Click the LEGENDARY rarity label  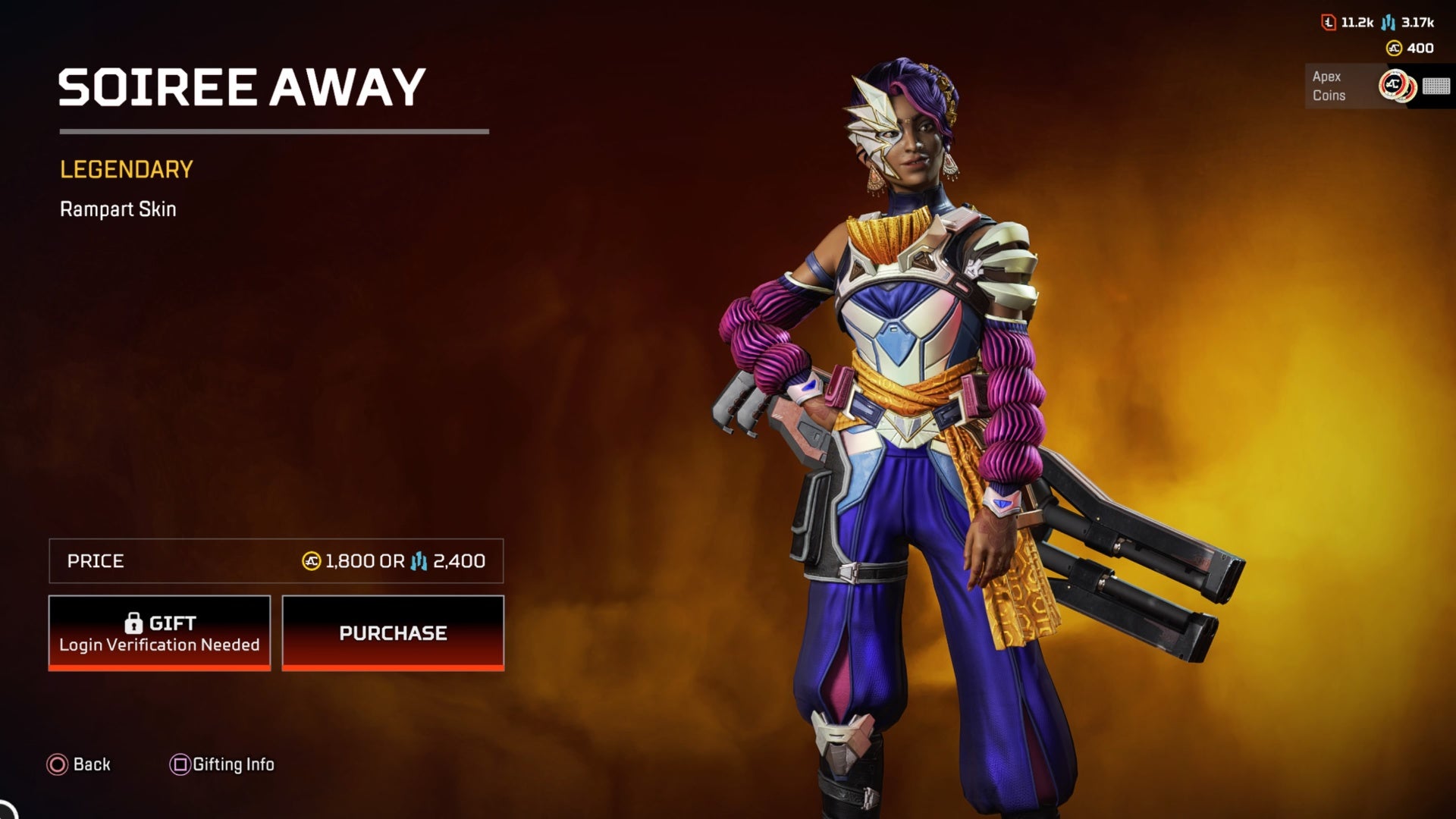click(126, 168)
